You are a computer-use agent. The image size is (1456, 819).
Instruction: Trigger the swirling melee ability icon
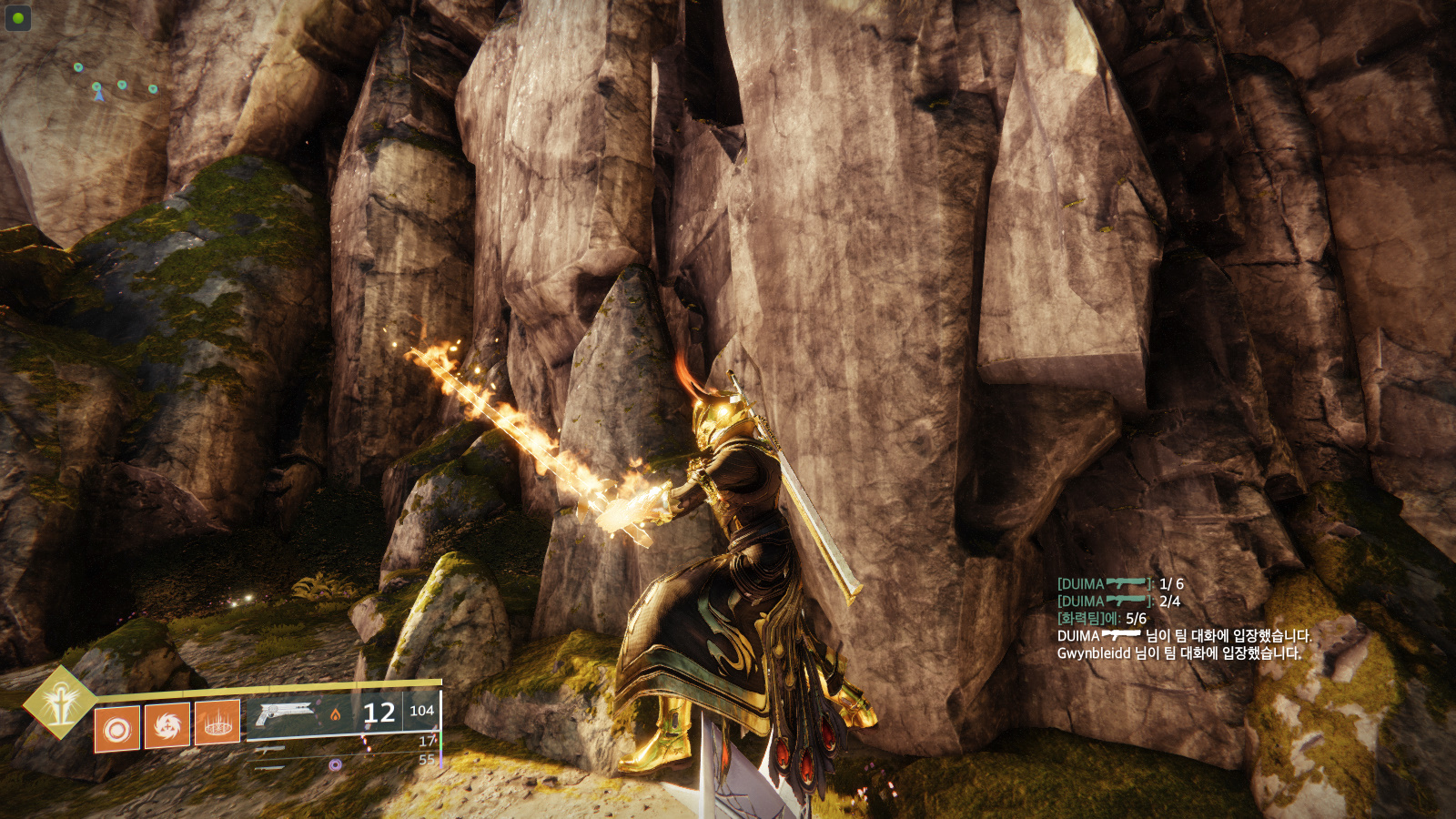pyautogui.click(x=167, y=725)
